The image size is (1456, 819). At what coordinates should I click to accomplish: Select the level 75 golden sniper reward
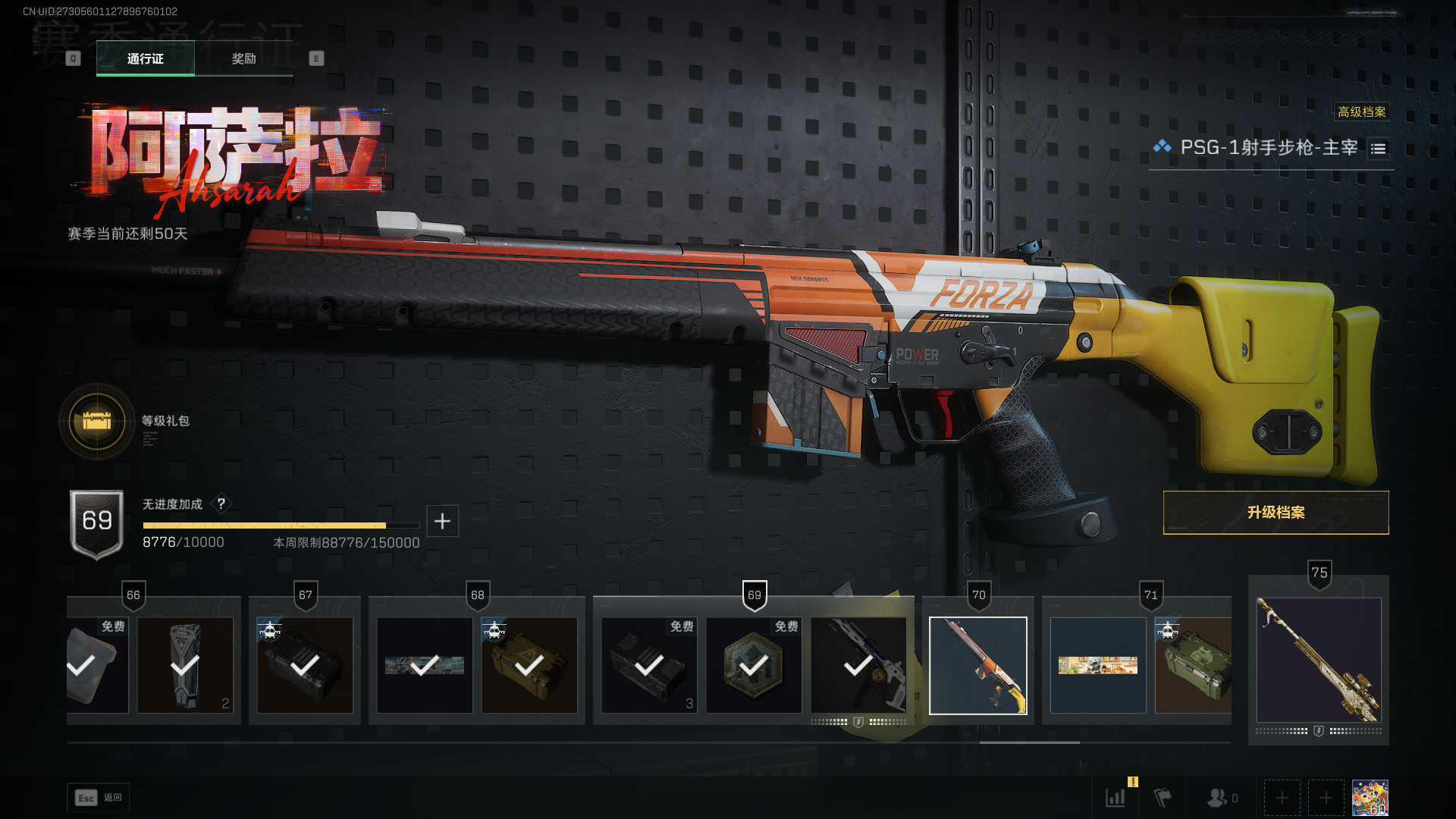coord(1318,660)
